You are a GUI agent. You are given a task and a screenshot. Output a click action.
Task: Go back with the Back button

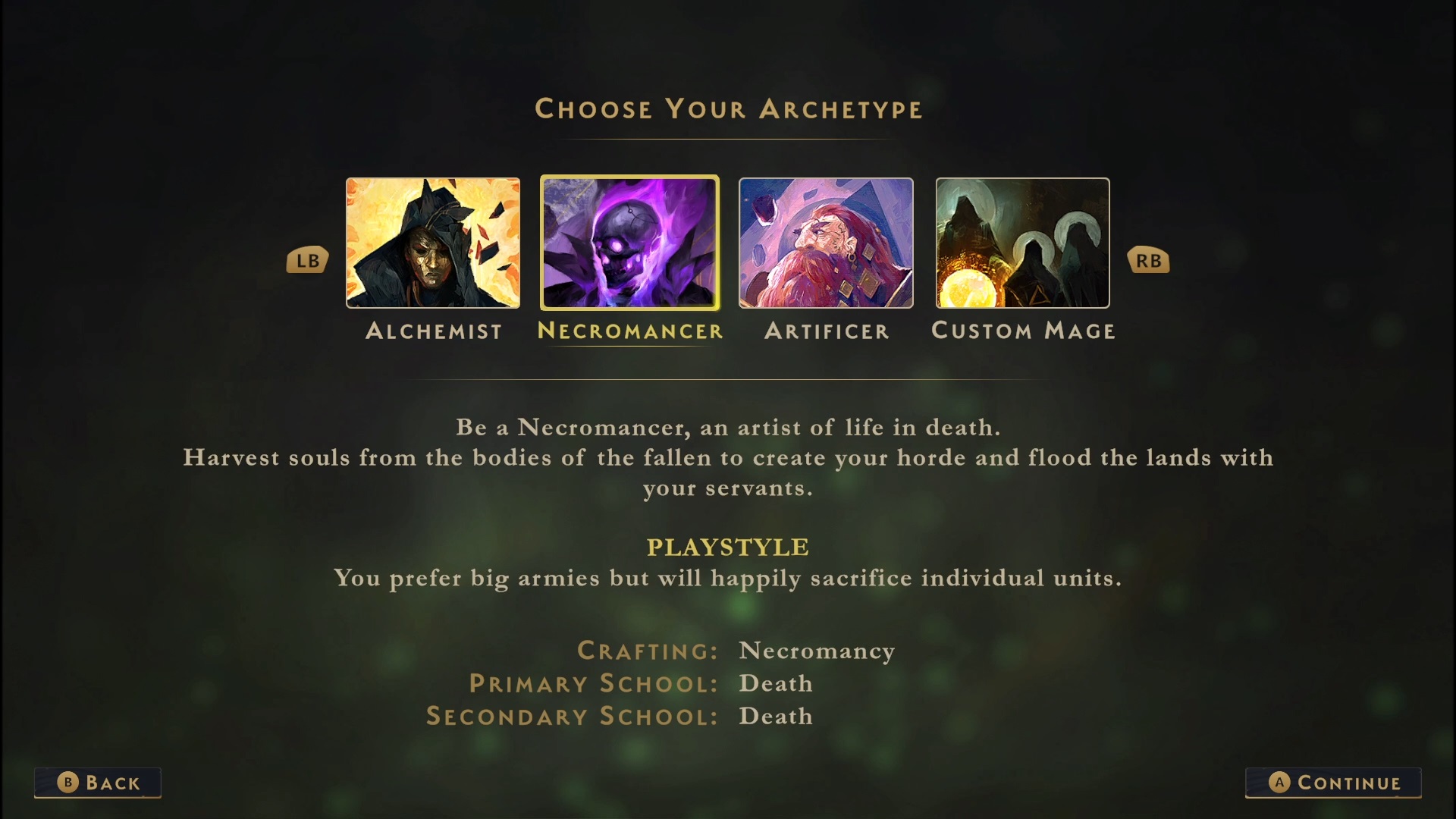(98, 783)
